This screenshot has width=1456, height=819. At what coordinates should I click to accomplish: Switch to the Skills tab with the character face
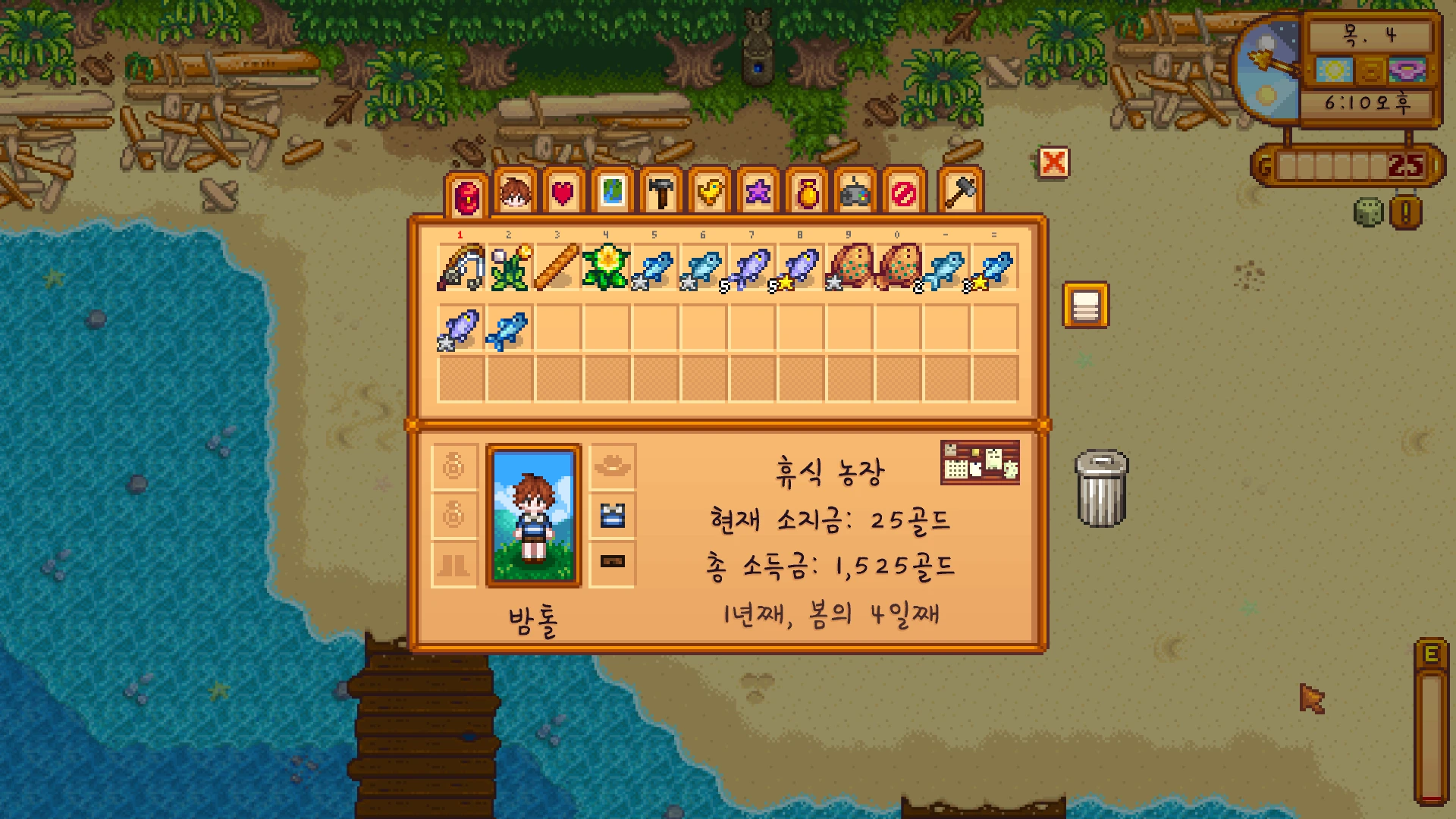tap(515, 193)
